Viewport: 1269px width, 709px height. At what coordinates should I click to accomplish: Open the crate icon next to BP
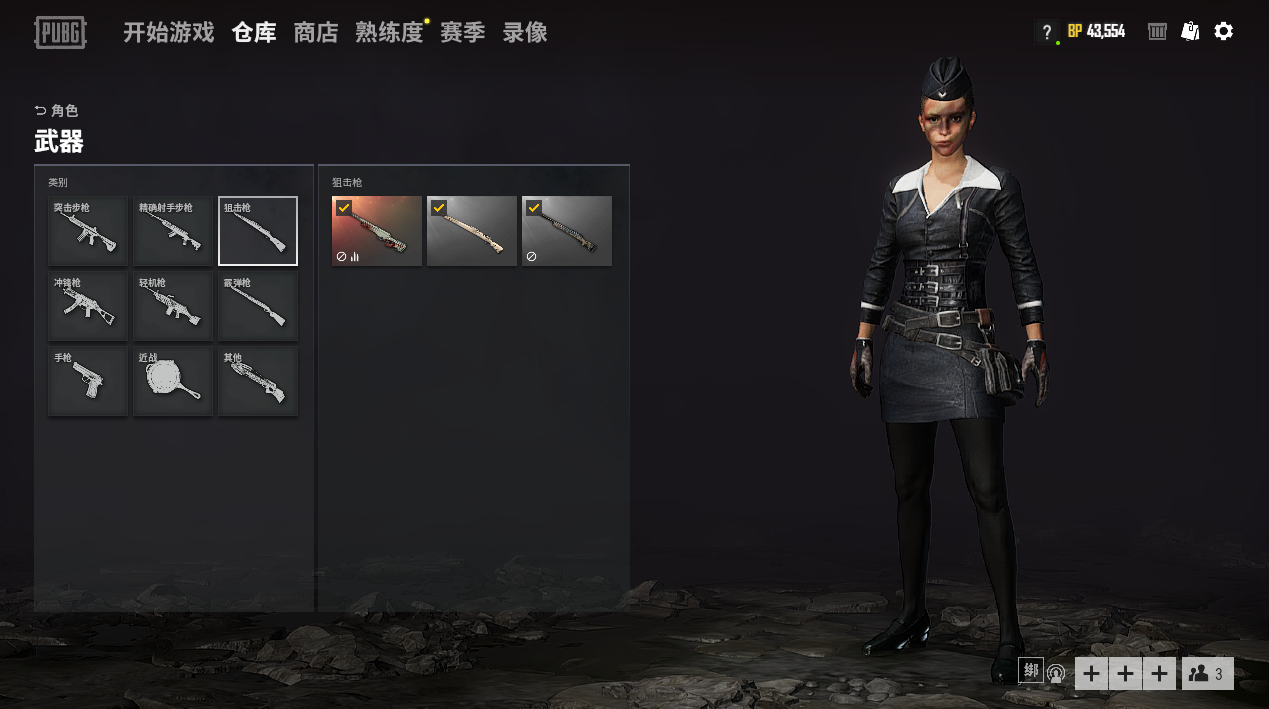pos(1157,32)
